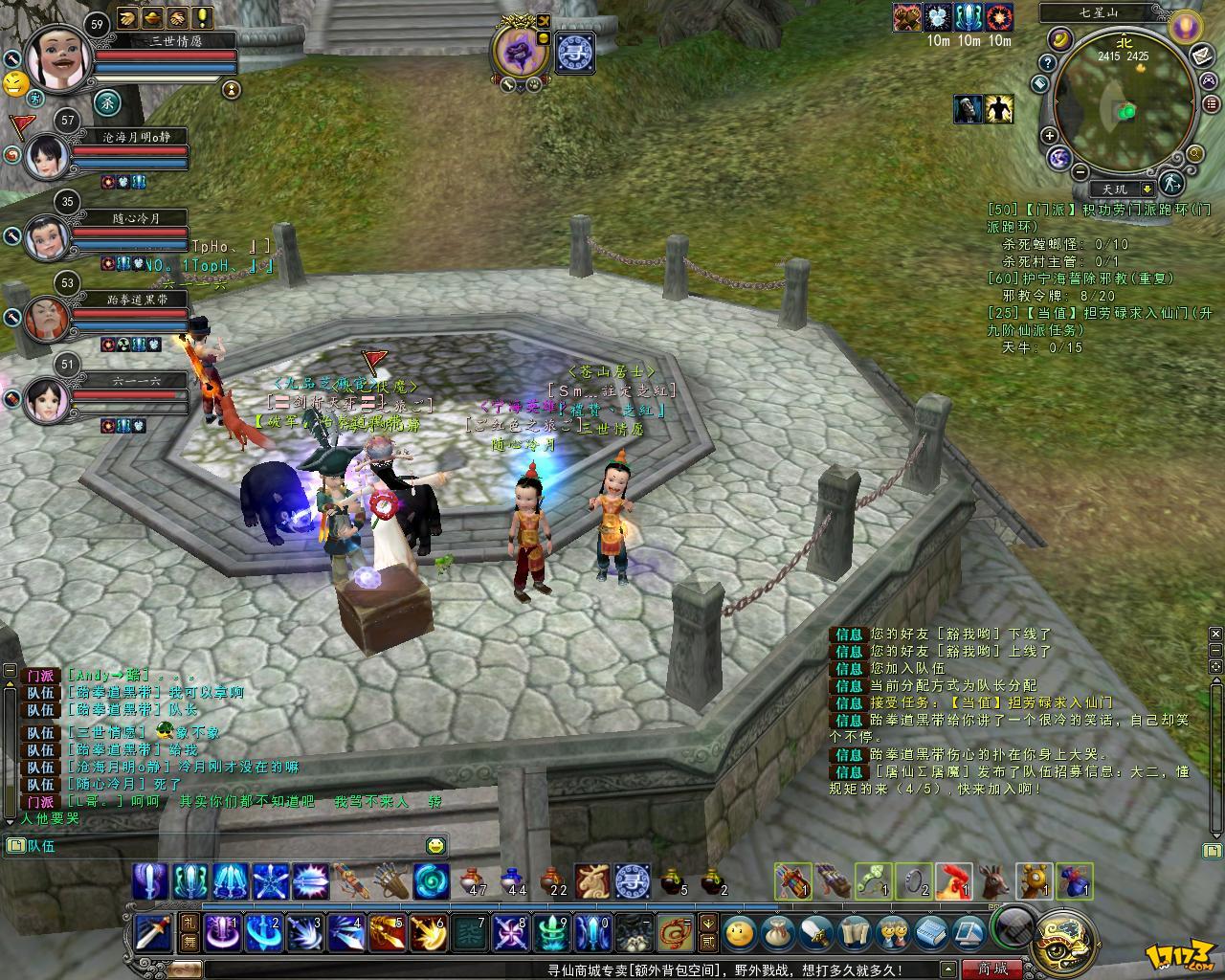Select party member 随心冷月's portrait

point(45,236)
